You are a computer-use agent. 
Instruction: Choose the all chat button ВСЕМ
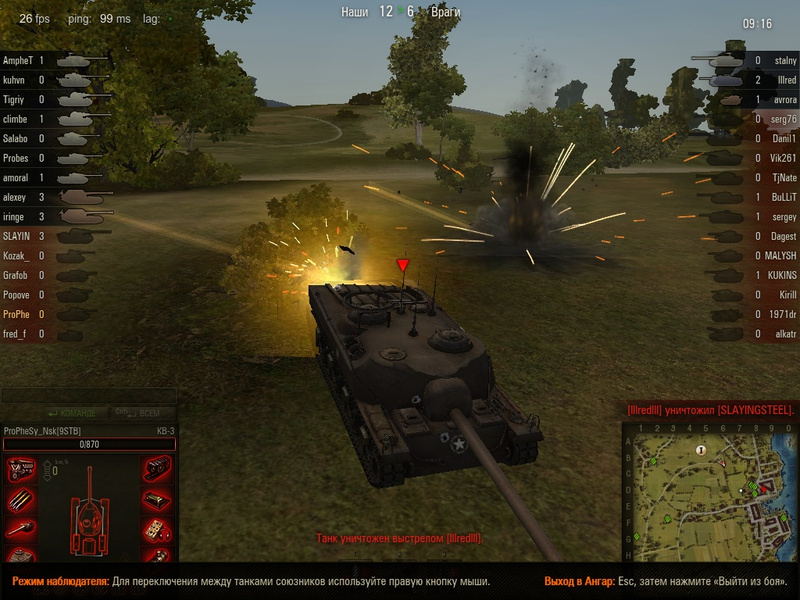point(144,412)
